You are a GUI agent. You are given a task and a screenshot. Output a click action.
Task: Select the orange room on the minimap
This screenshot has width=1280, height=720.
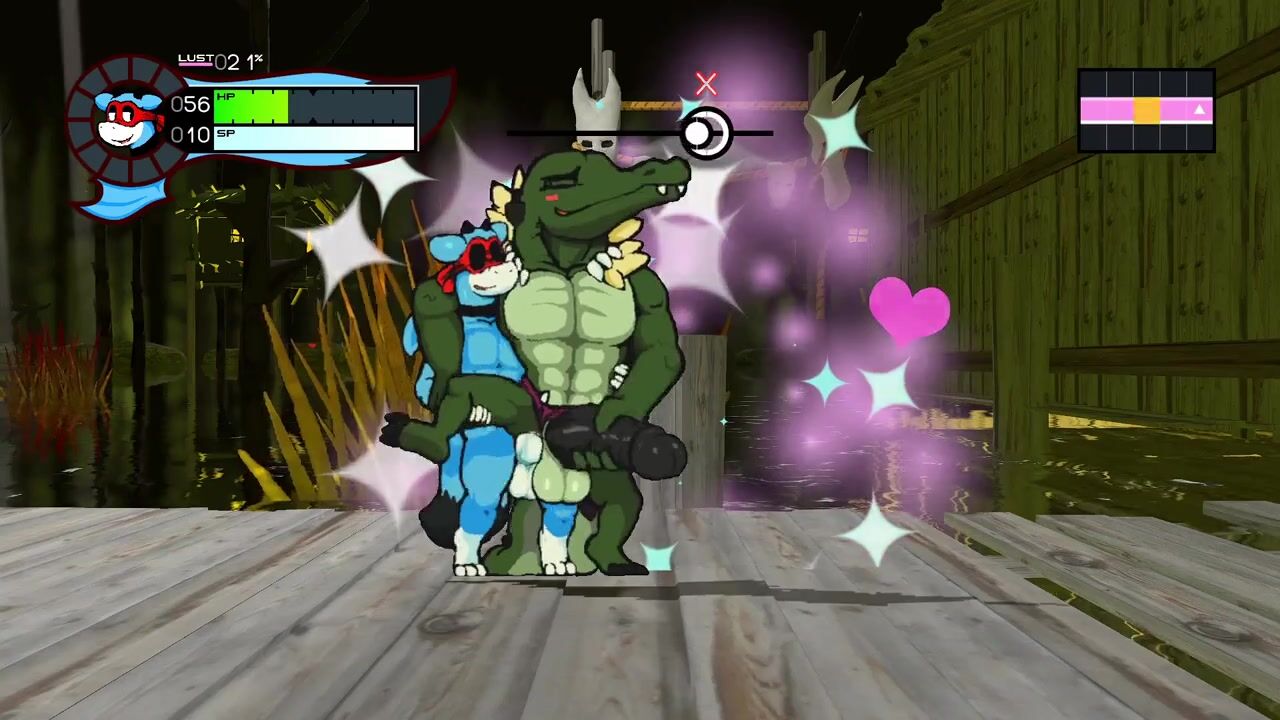[1146, 110]
